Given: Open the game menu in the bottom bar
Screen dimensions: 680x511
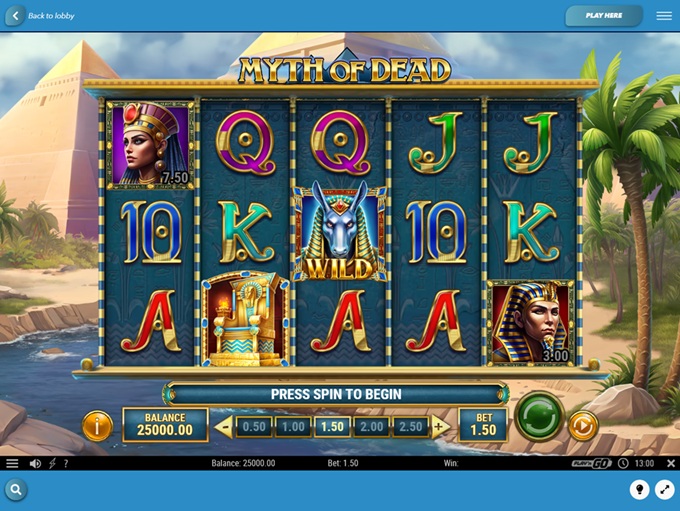Looking at the screenshot, I should [12, 464].
